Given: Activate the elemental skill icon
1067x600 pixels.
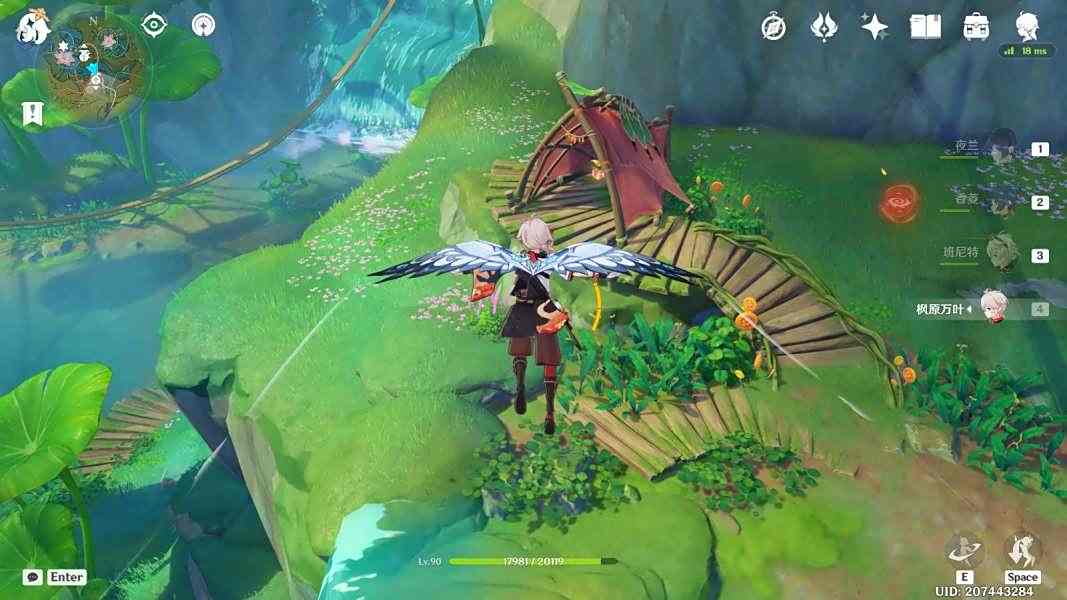Looking at the screenshot, I should click(964, 551).
